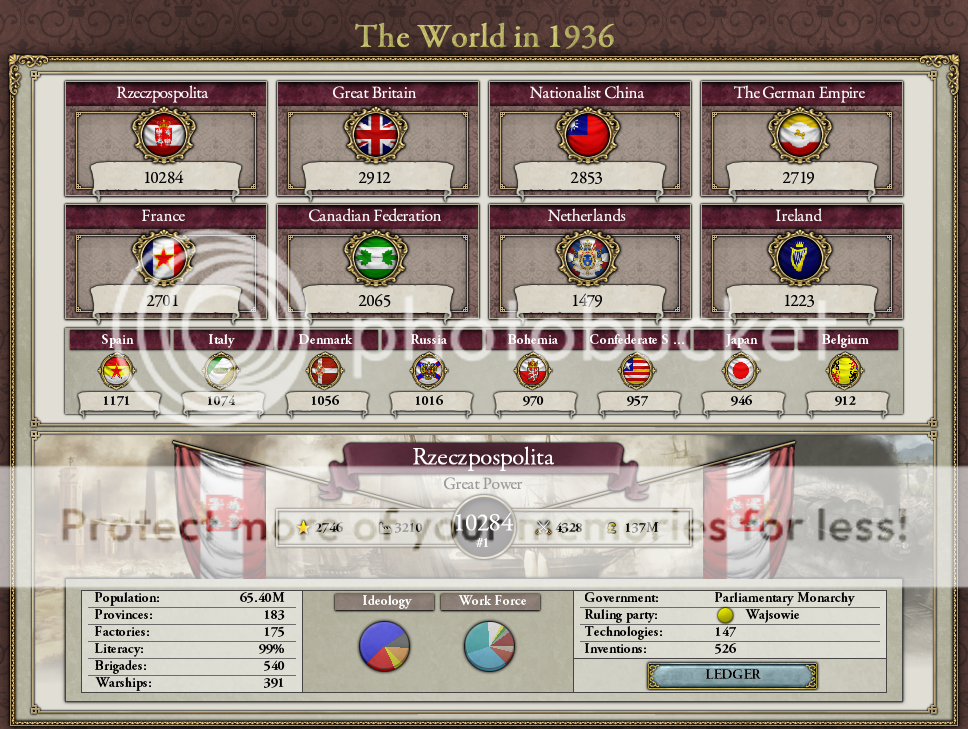Pick the Ireland country card
The image size is (968, 729).
tap(798, 258)
